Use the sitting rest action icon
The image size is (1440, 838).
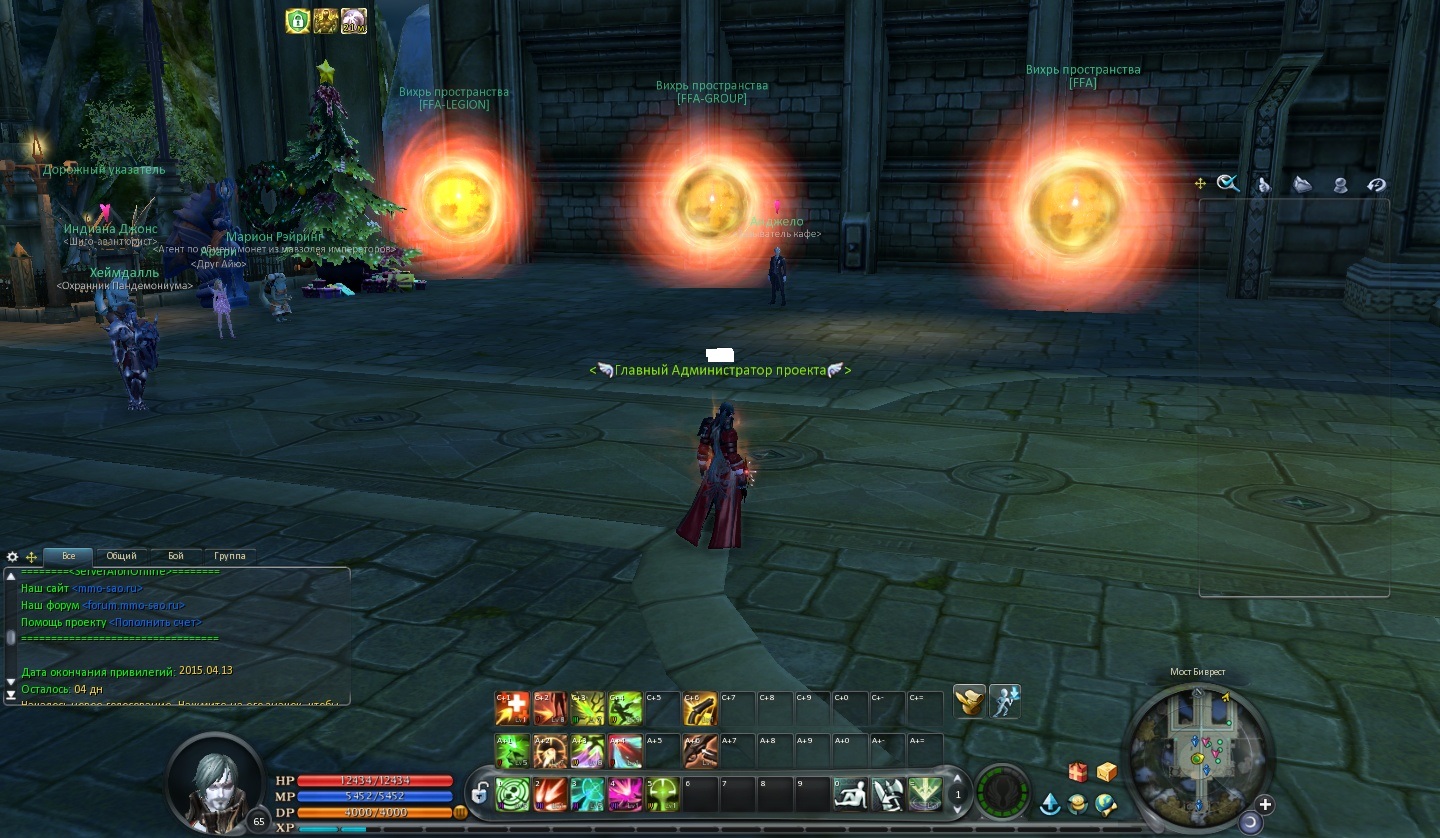(850, 794)
